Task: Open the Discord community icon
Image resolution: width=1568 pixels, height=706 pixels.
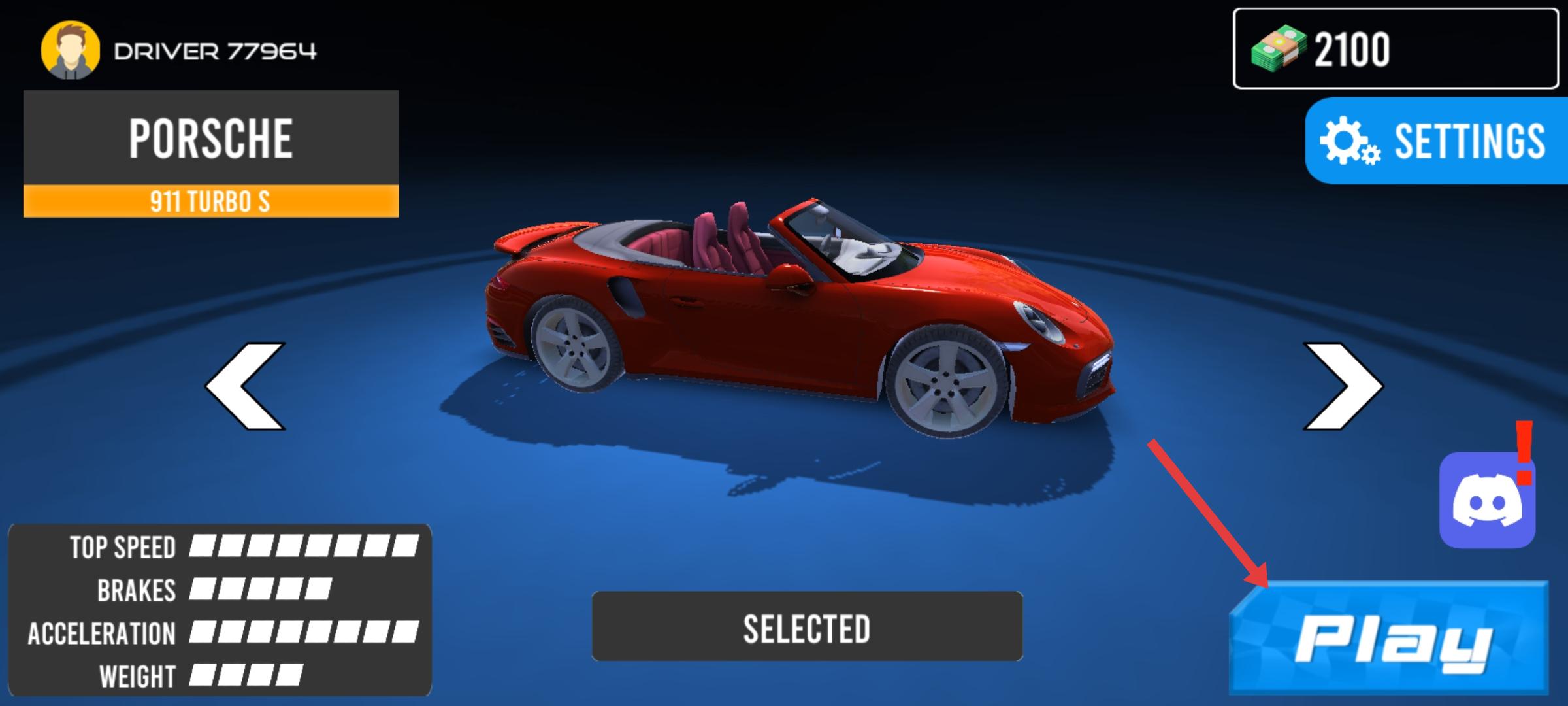Action: [x=1486, y=500]
